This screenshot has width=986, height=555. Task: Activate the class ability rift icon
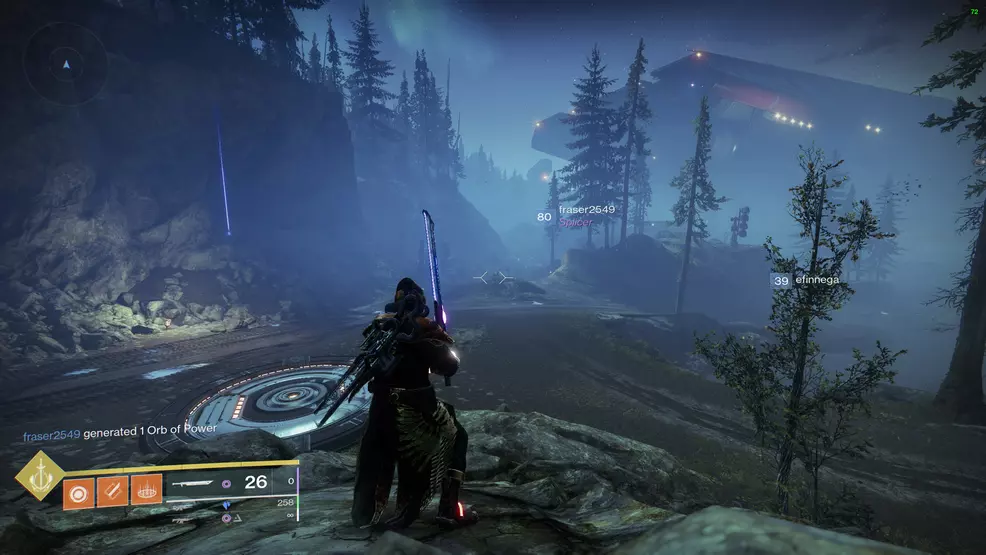point(146,490)
